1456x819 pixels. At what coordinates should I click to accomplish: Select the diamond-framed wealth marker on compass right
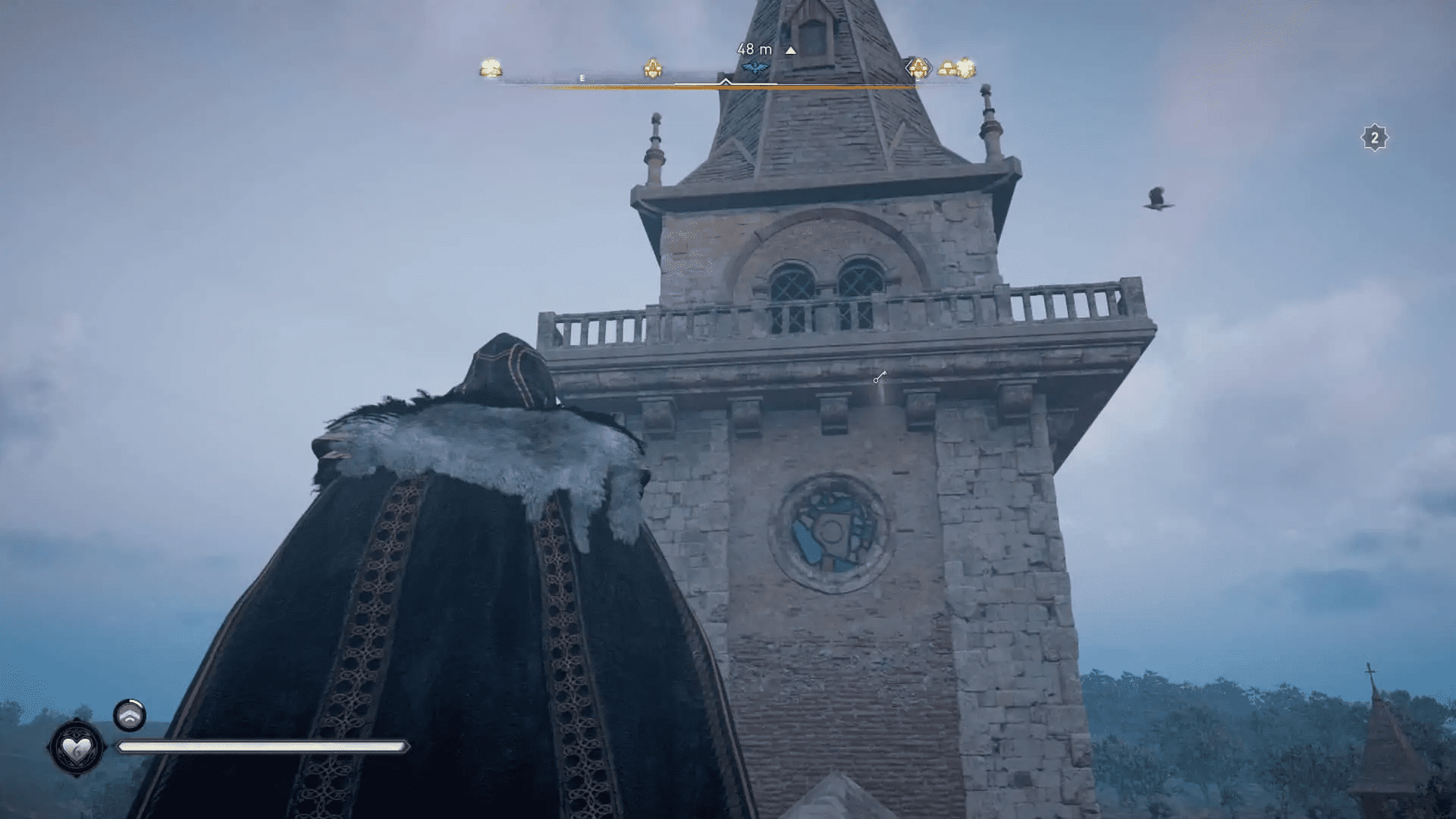pos(919,68)
